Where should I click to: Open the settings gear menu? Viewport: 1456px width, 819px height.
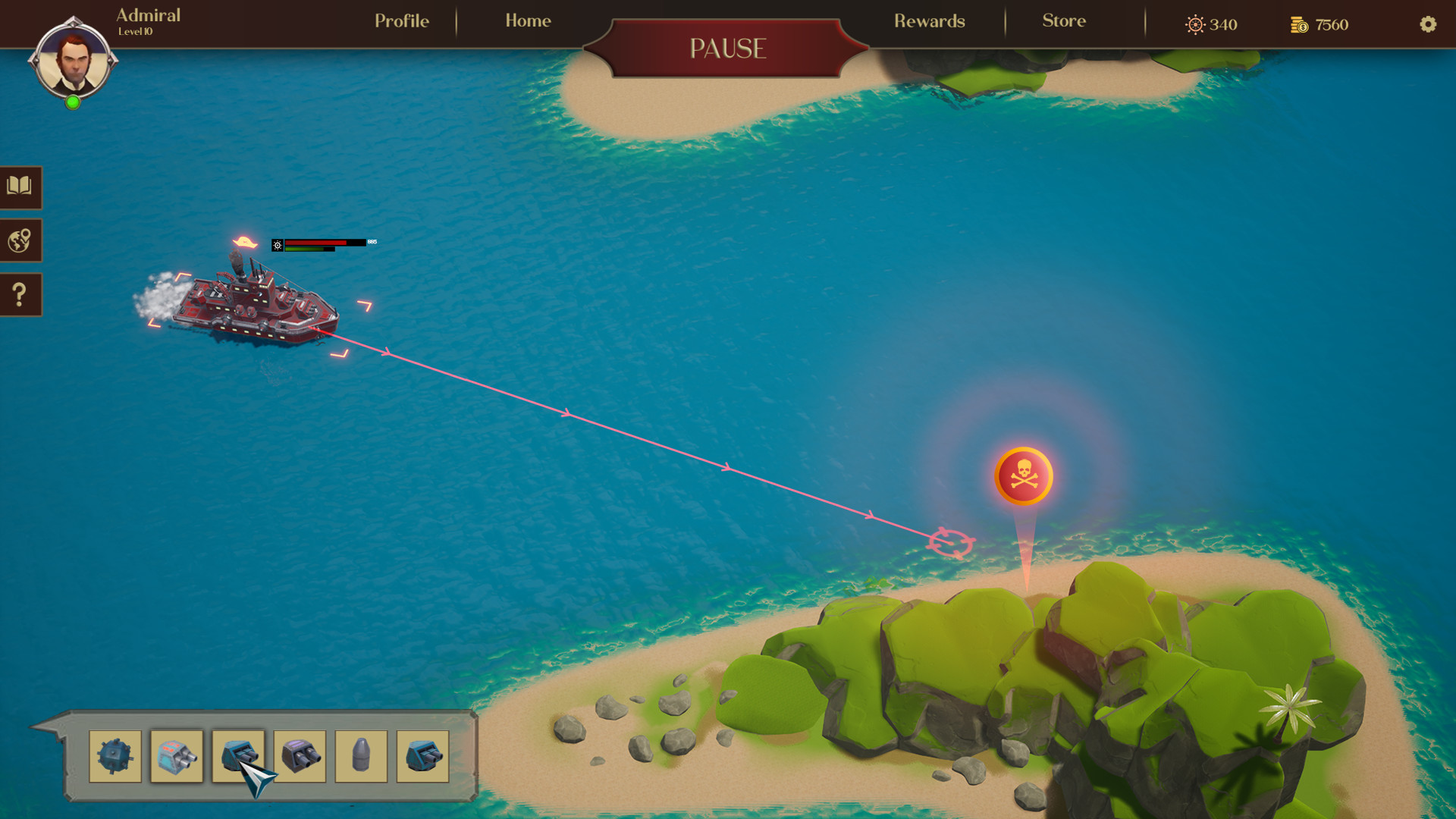1429,25
